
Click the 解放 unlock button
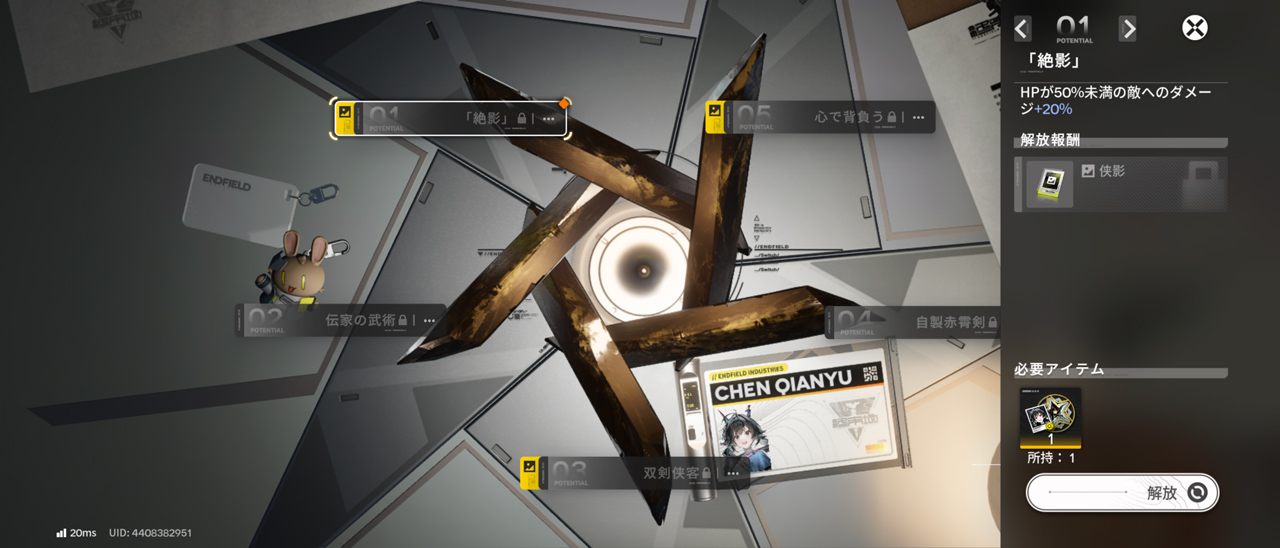[1122, 492]
